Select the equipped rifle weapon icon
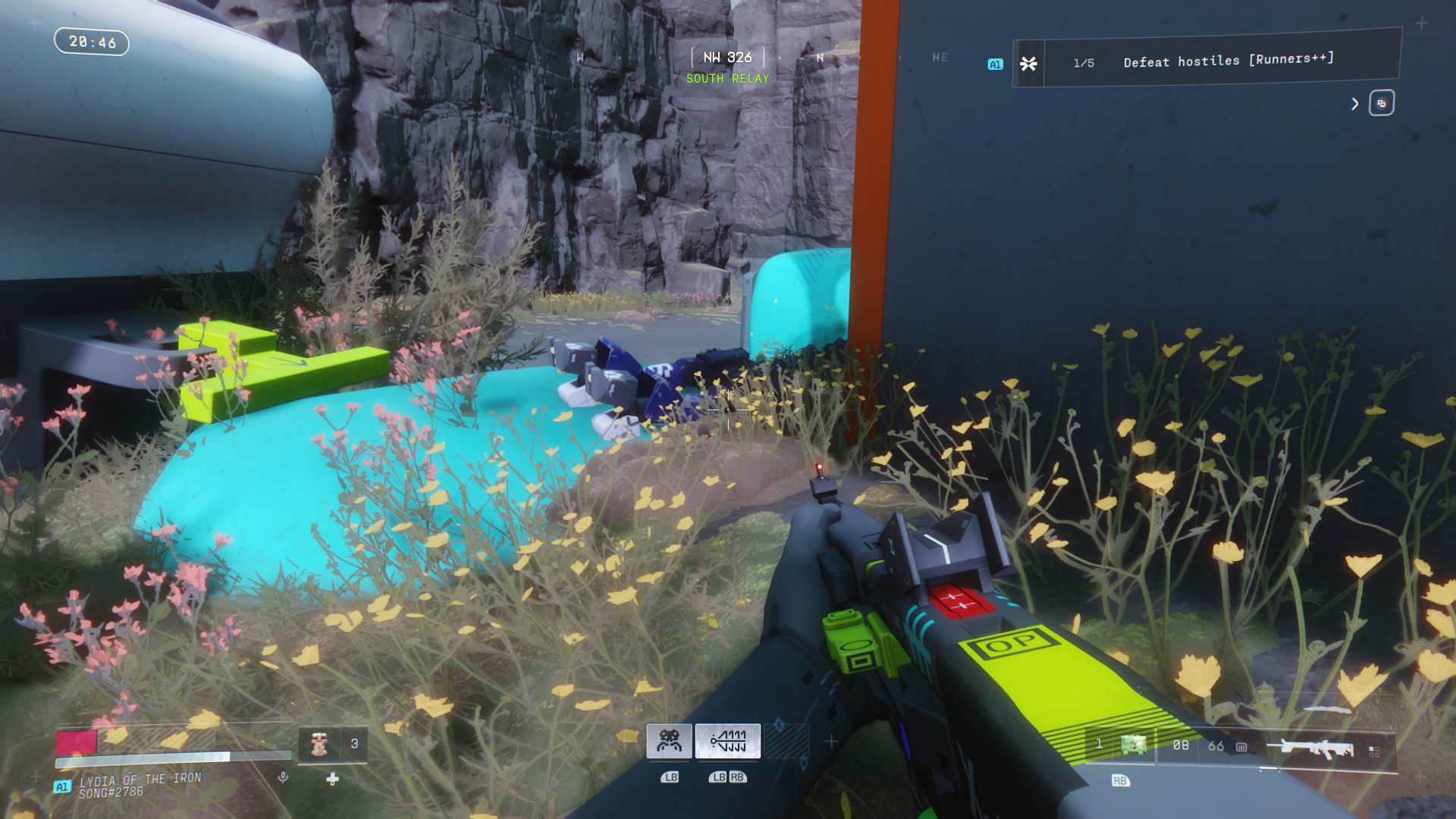Screen dimensions: 1456x819 pyautogui.click(x=1309, y=748)
